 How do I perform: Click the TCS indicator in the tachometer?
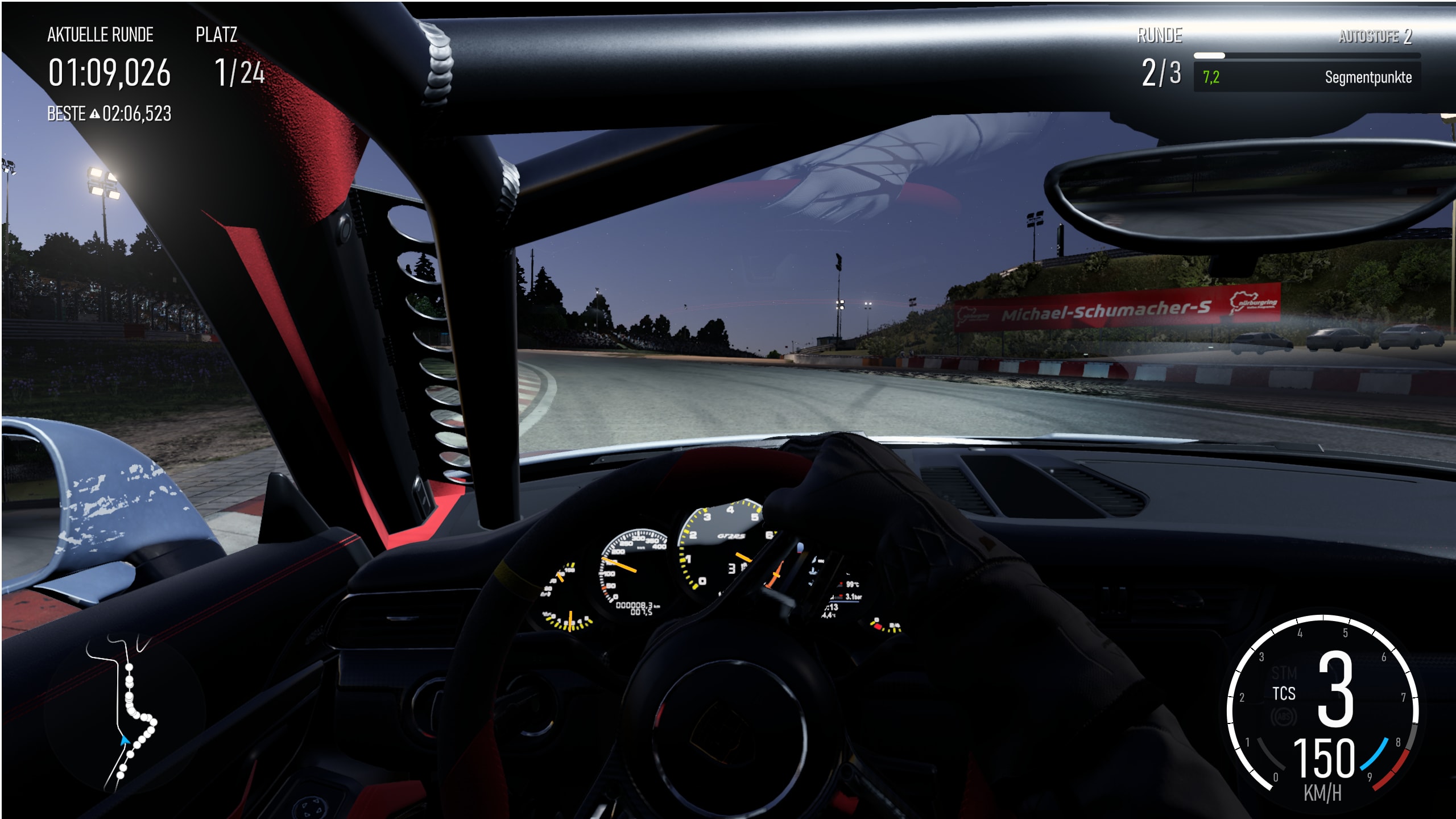tap(1284, 694)
